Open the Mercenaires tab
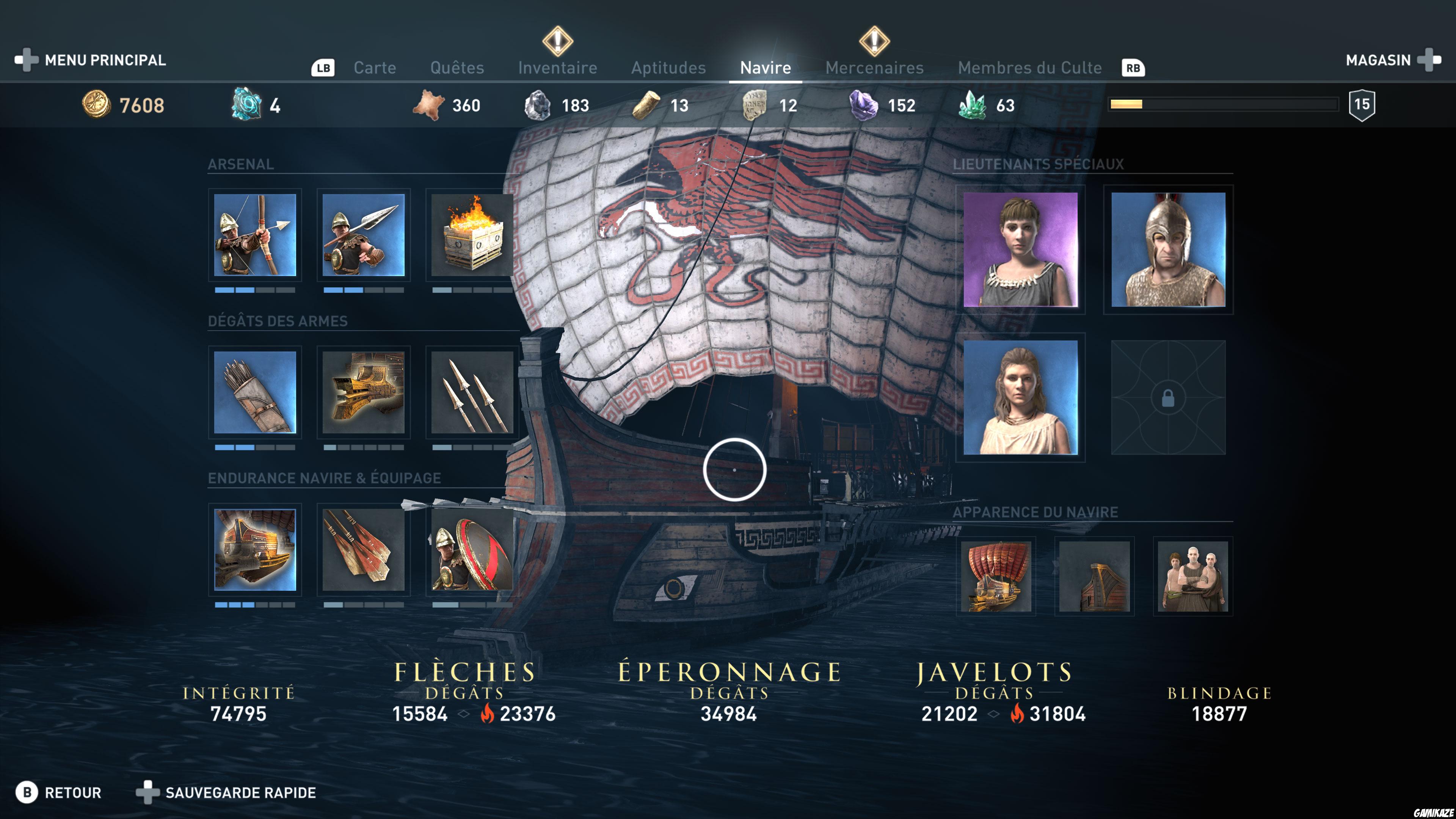Screen dimensions: 1456x819 [x=874, y=67]
